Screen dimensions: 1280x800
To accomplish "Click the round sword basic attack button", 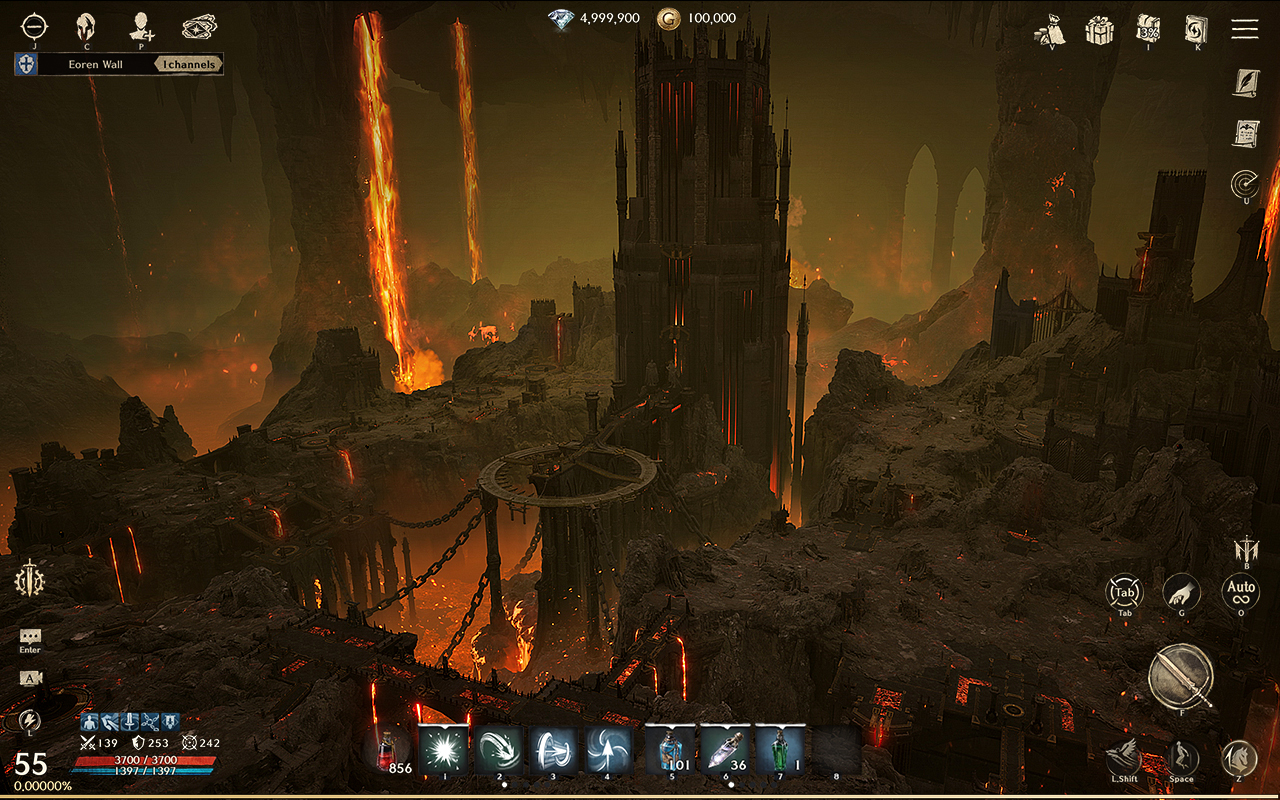I will coord(1180,675).
